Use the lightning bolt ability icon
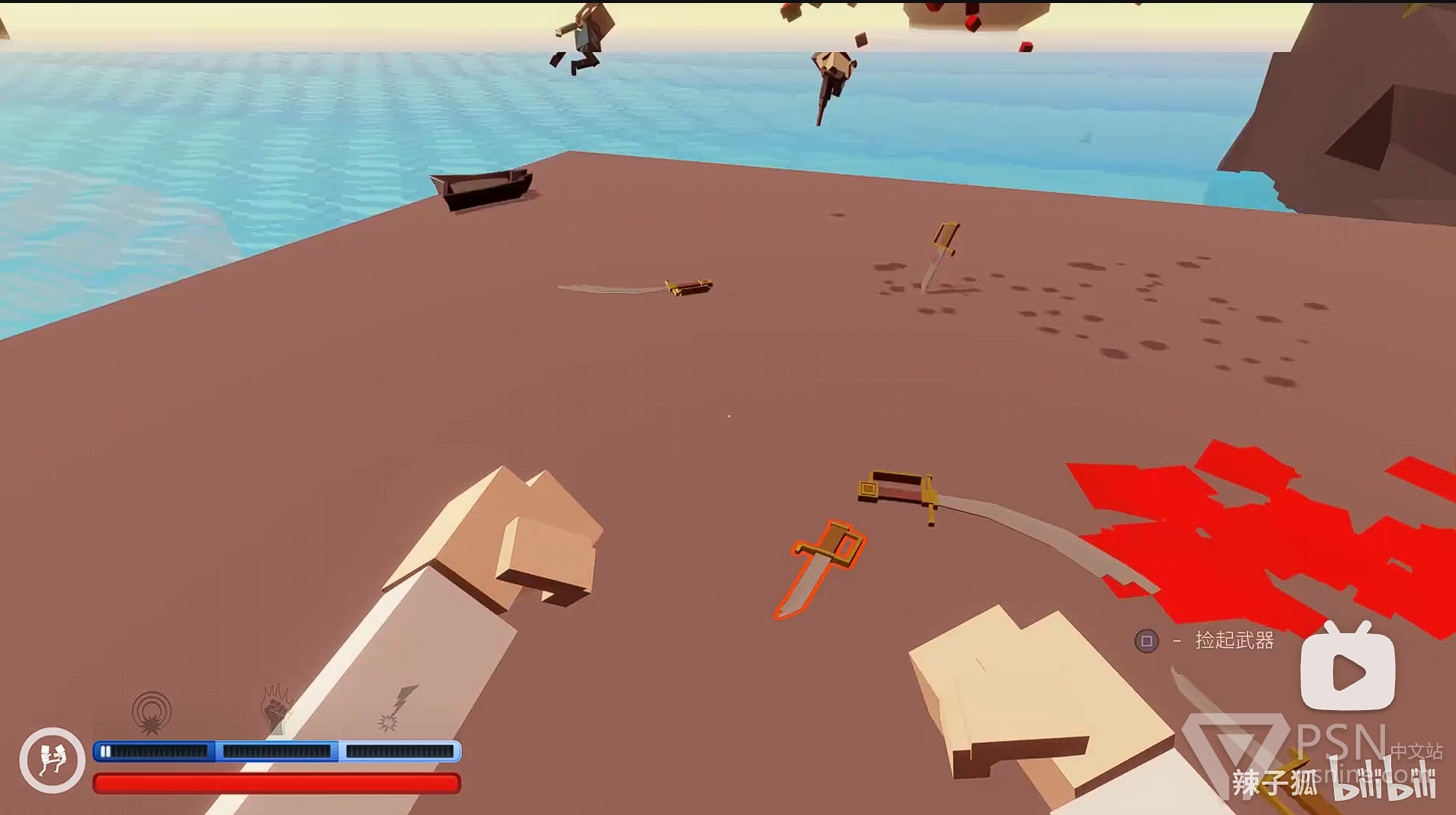This screenshot has height=815, width=1456. pyautogui.click(x=397, y=708)
